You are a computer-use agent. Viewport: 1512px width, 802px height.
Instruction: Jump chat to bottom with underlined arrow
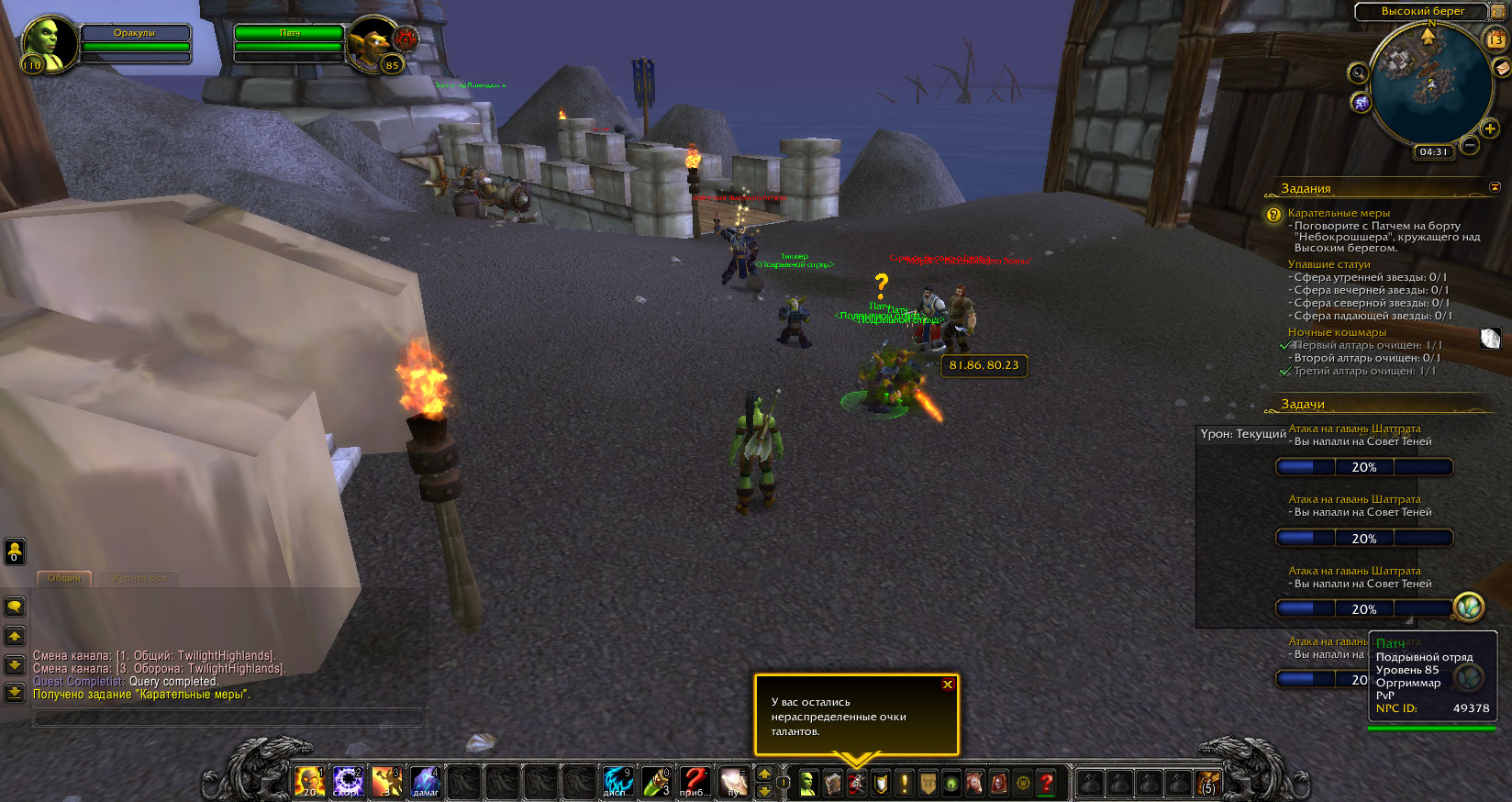pyautogui.click(x=15, y=693)
